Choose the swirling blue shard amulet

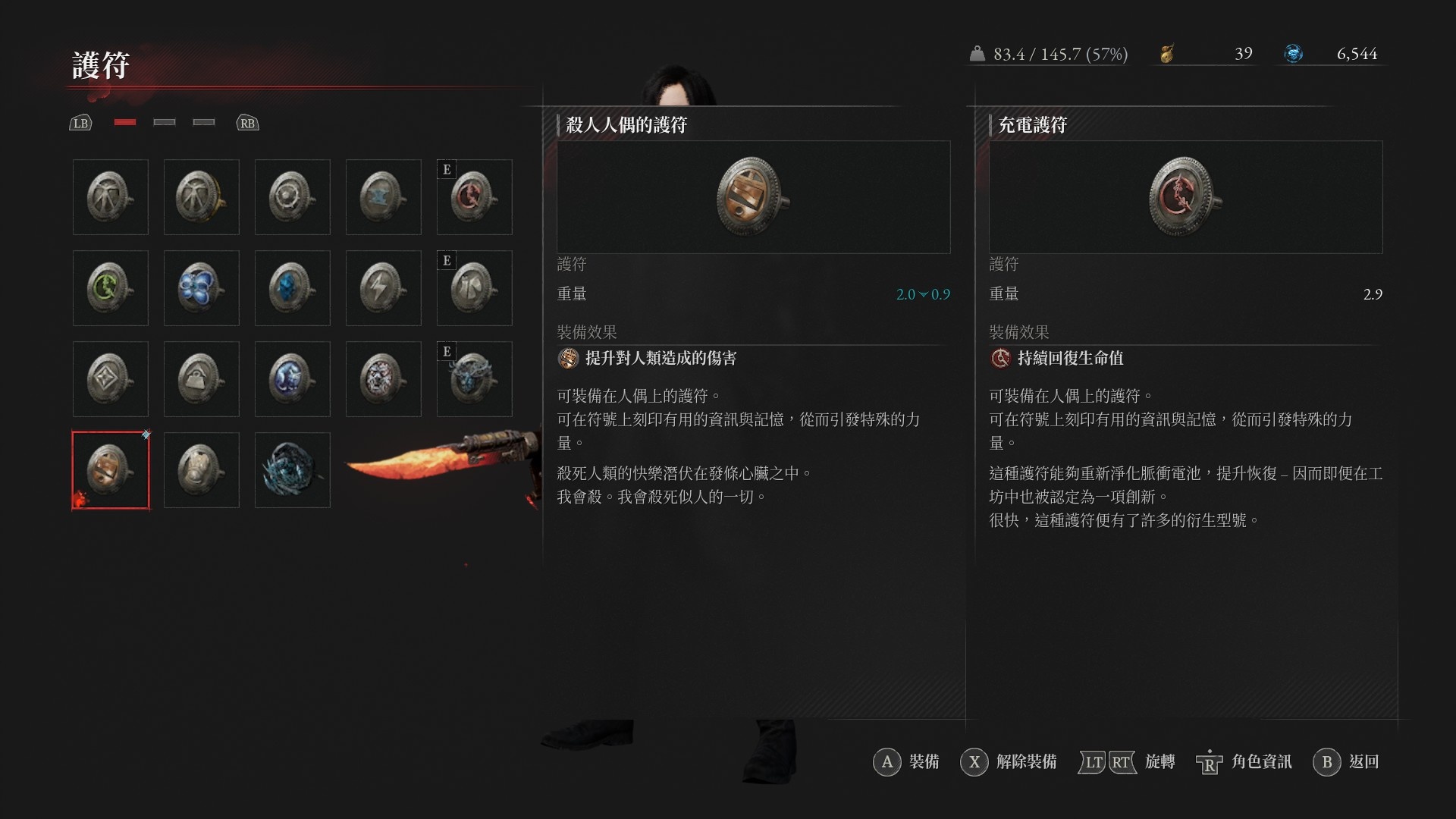tap(292, 470)
